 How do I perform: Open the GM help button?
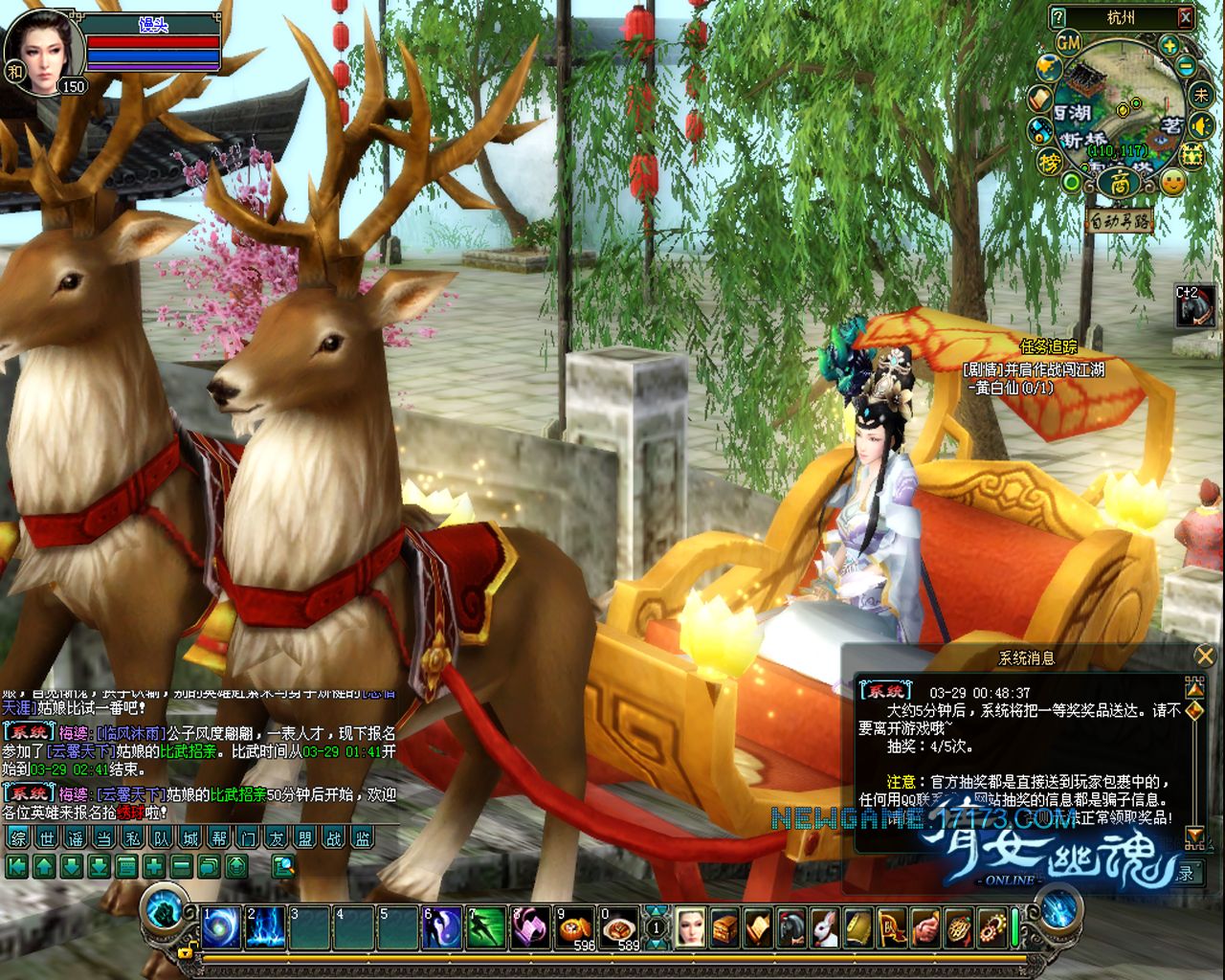coord(1068,43)
